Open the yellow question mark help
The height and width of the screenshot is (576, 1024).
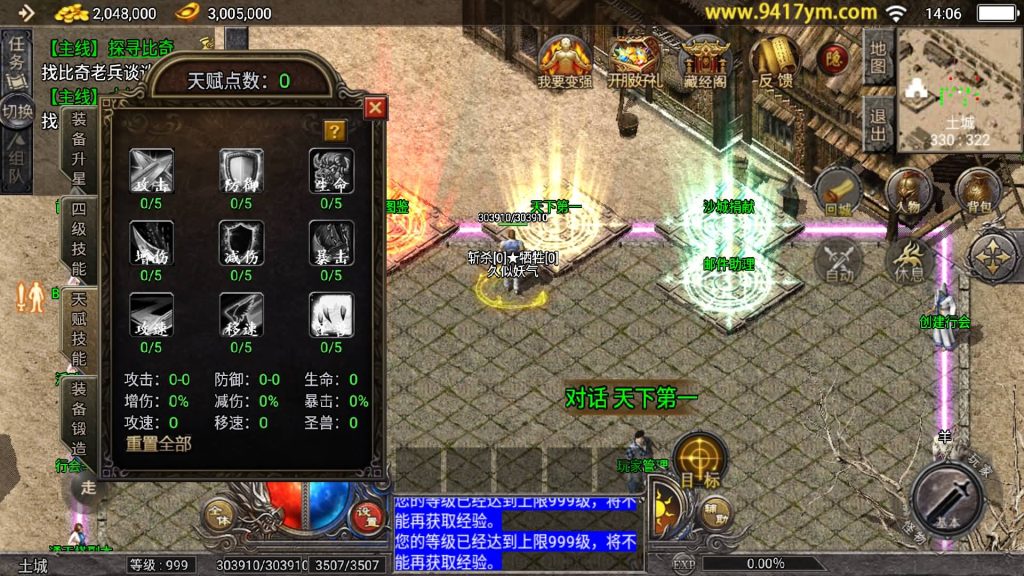335,130
